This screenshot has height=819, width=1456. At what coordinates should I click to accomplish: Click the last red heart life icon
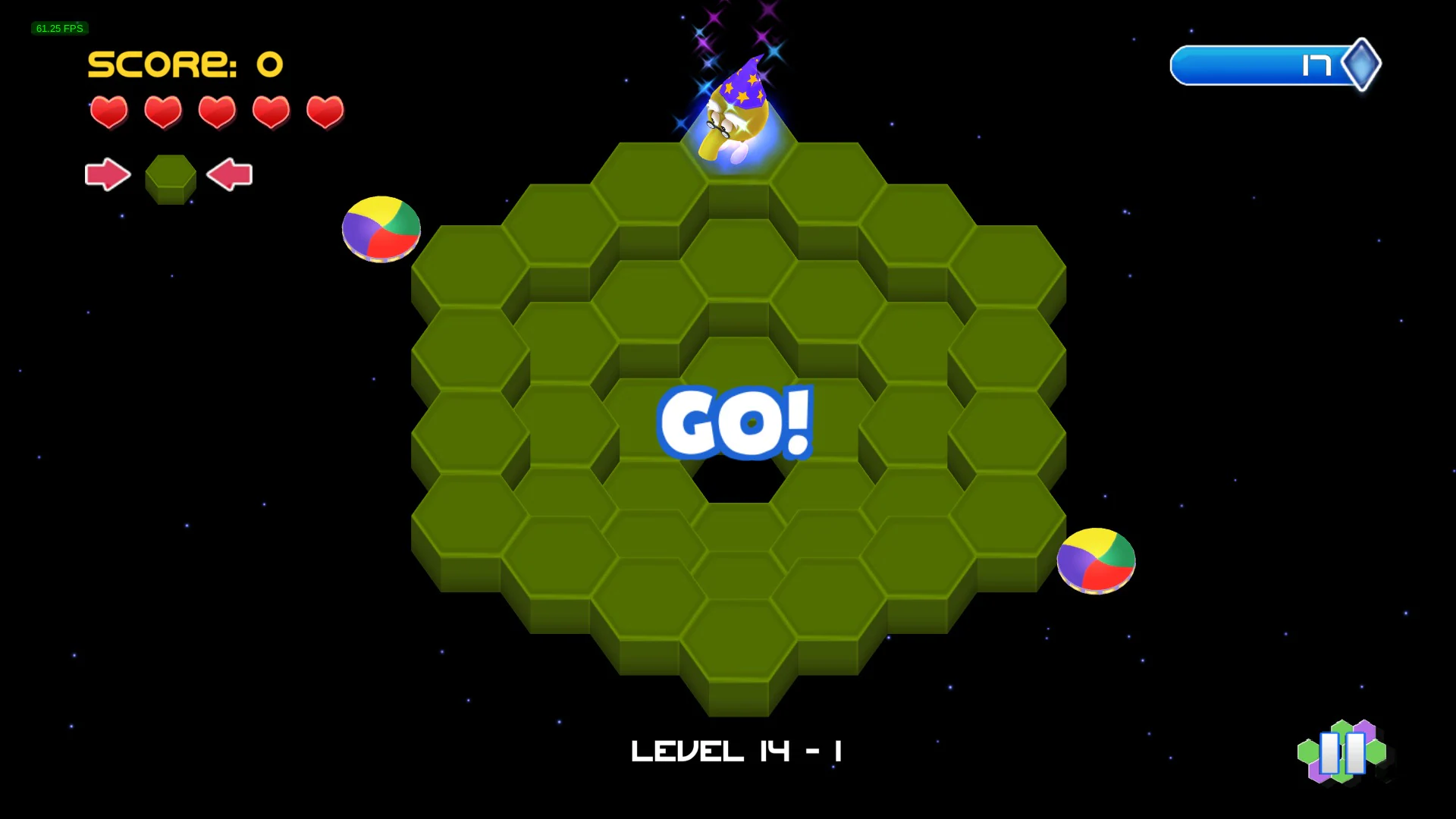pos(325,112)
